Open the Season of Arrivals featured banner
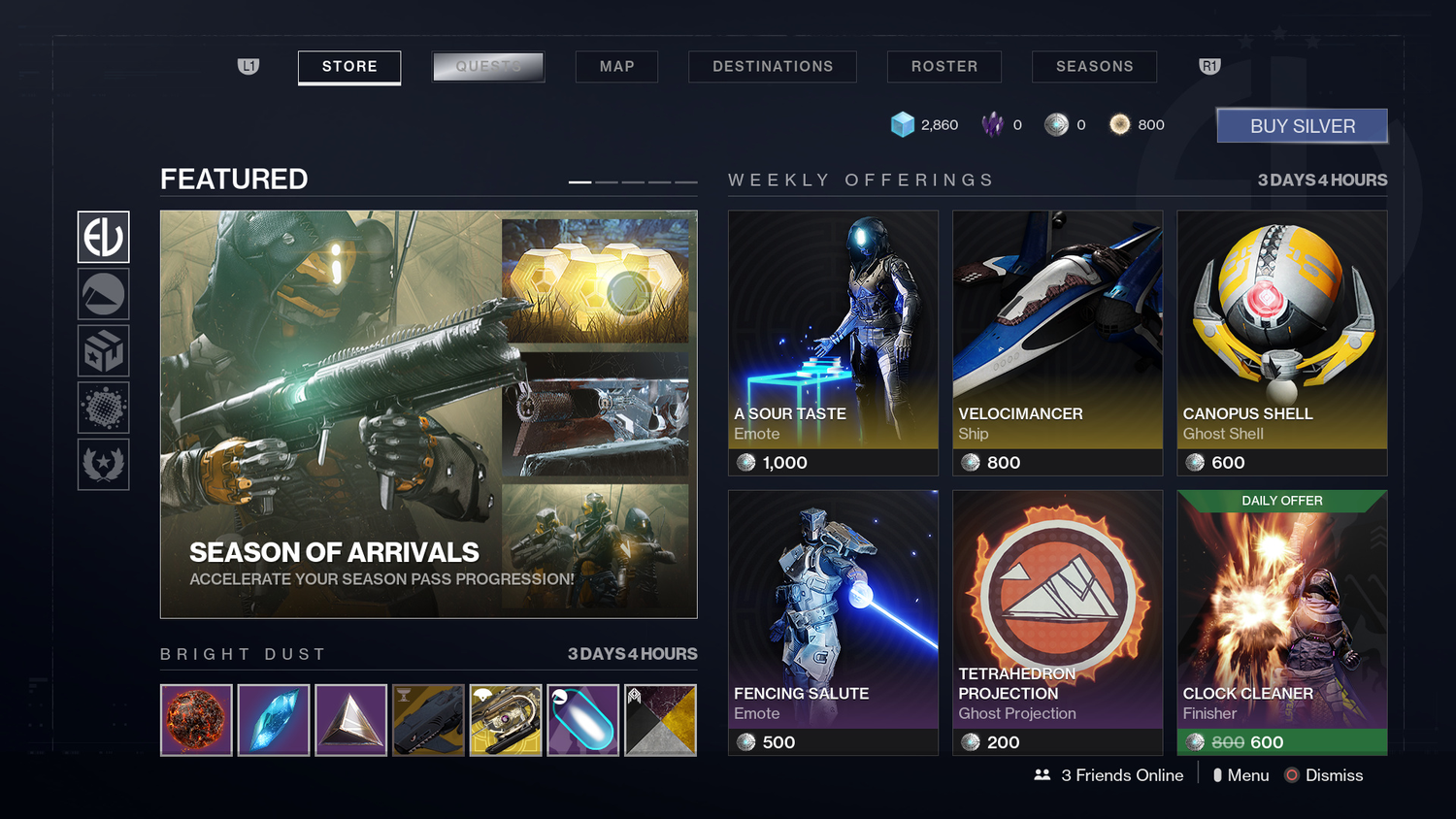The width and height of the screenshot is (1456, 819). pos(428,414)
